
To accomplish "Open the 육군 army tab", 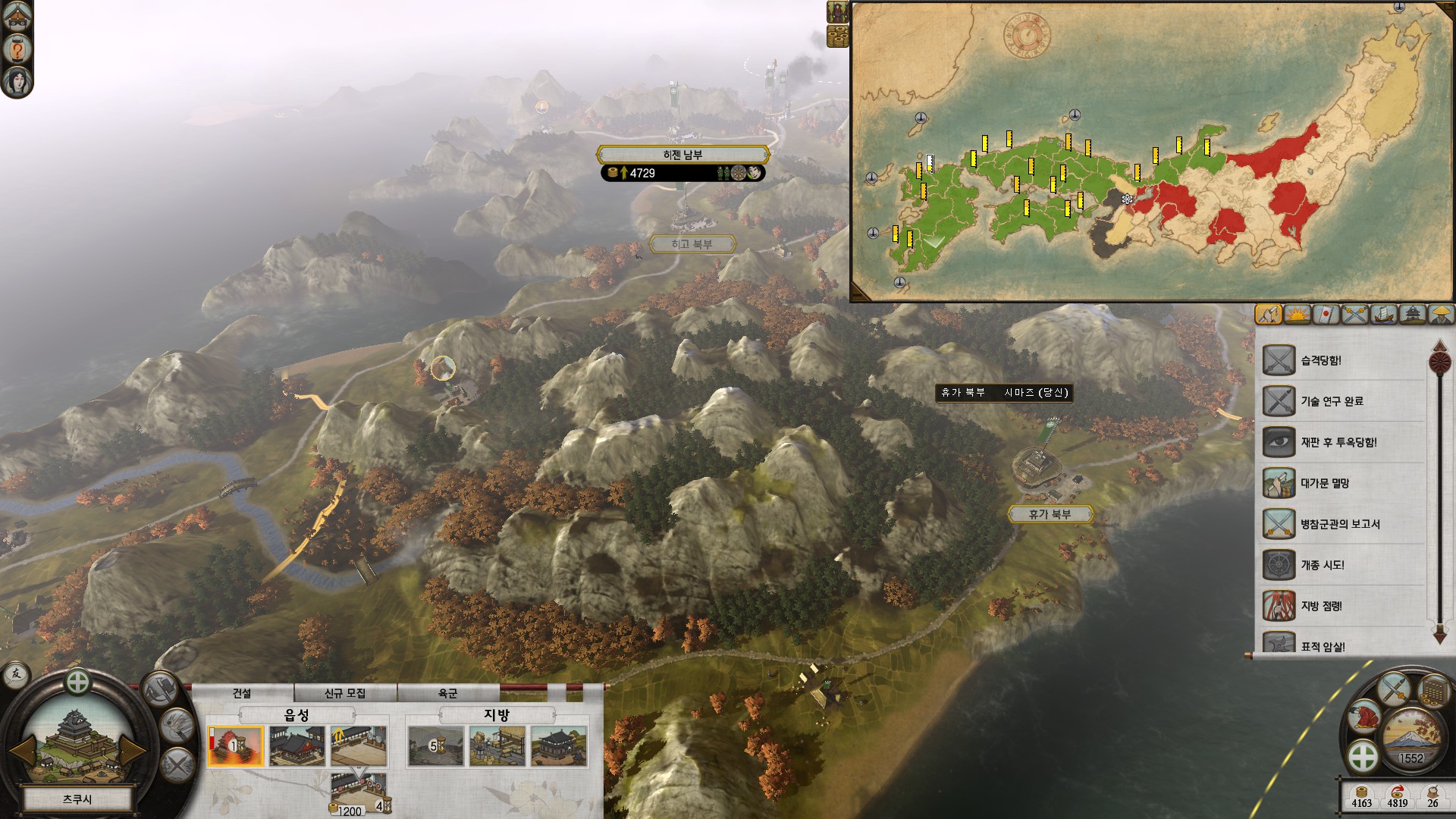I will (x=447, y=693).
